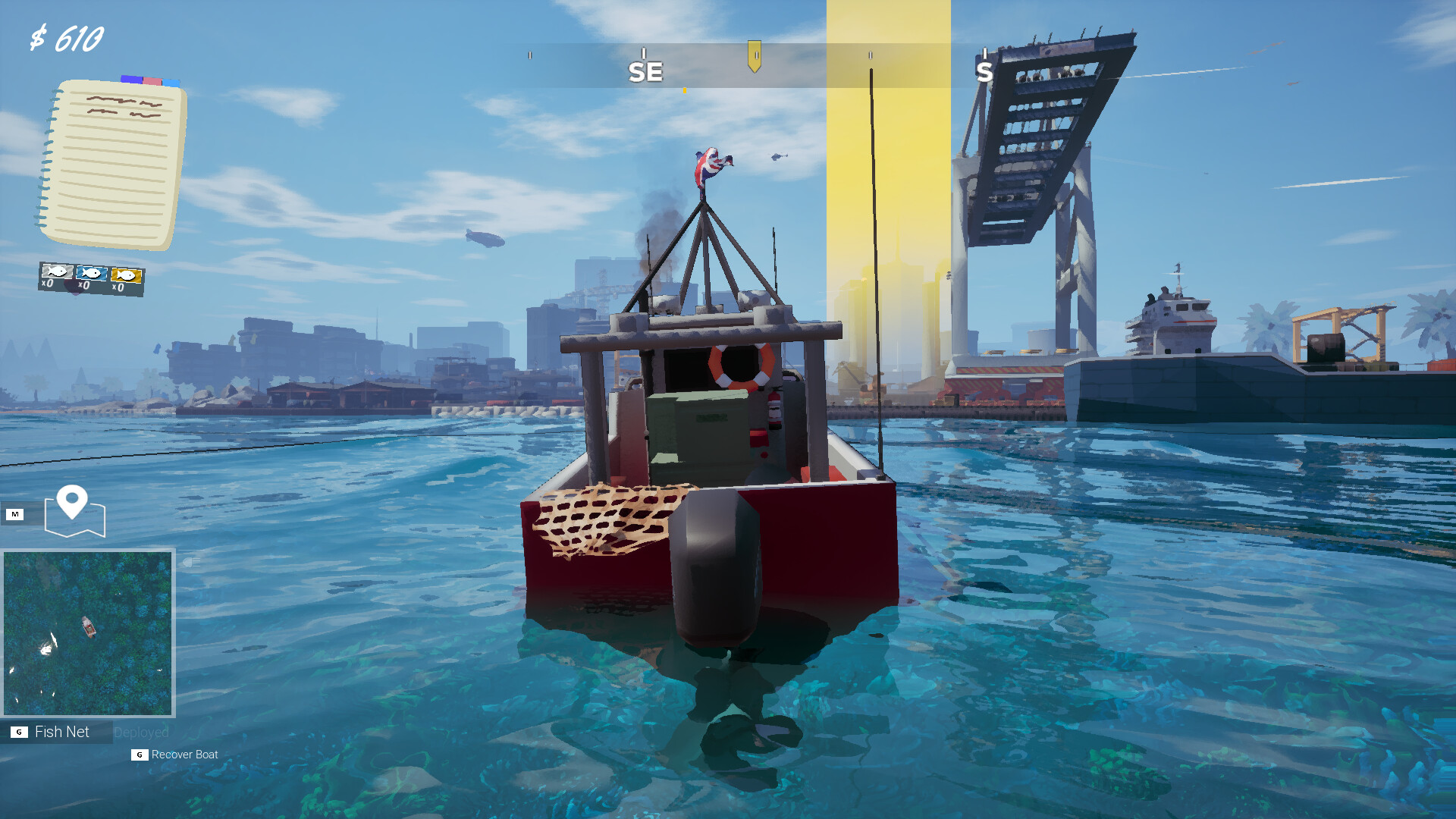Click the G key icon next to Fish Net
Screen dimensions: 1456x819
pos(19,732)
